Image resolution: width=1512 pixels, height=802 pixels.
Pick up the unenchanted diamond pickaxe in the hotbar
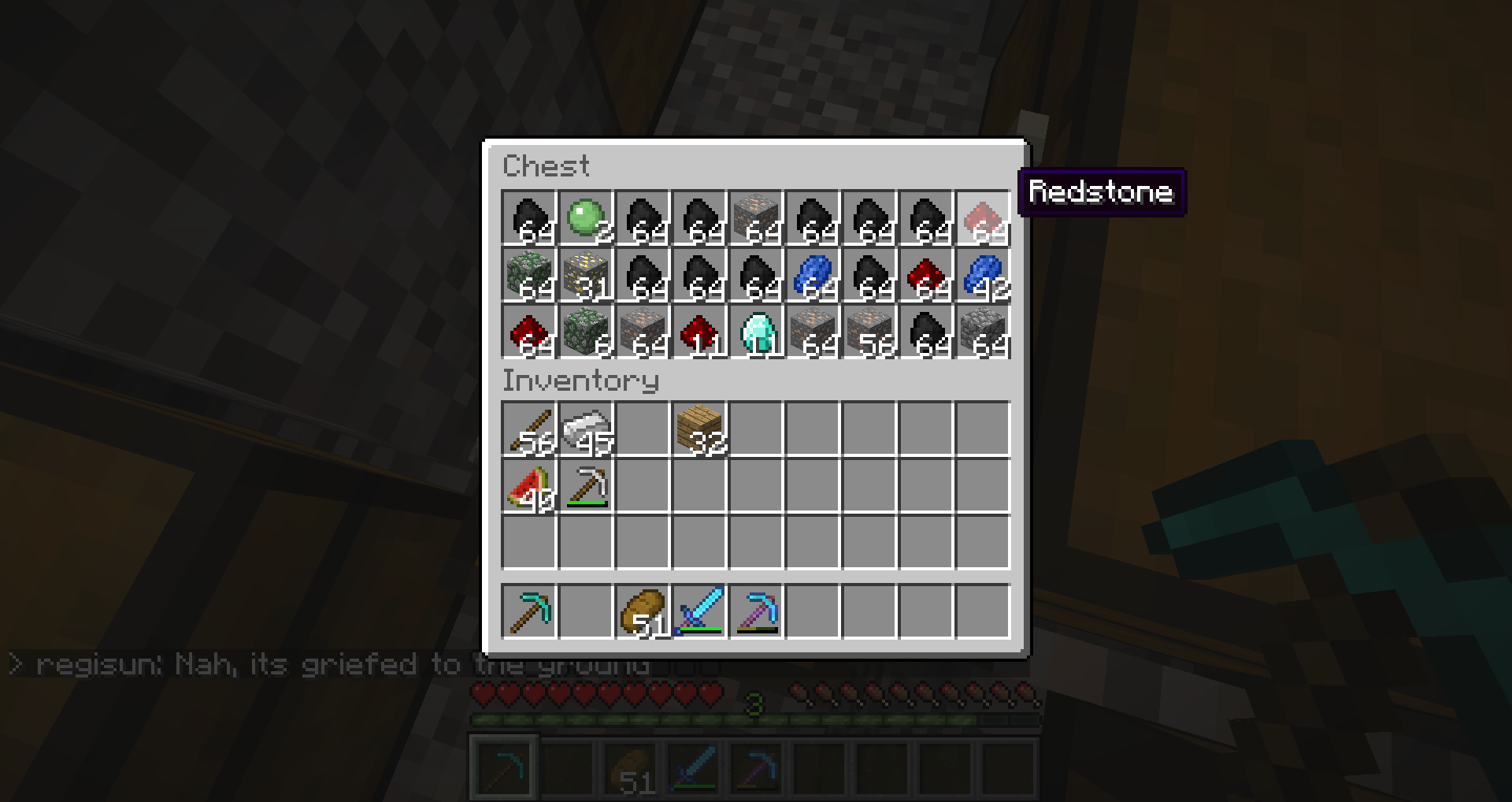click(529, 611)
